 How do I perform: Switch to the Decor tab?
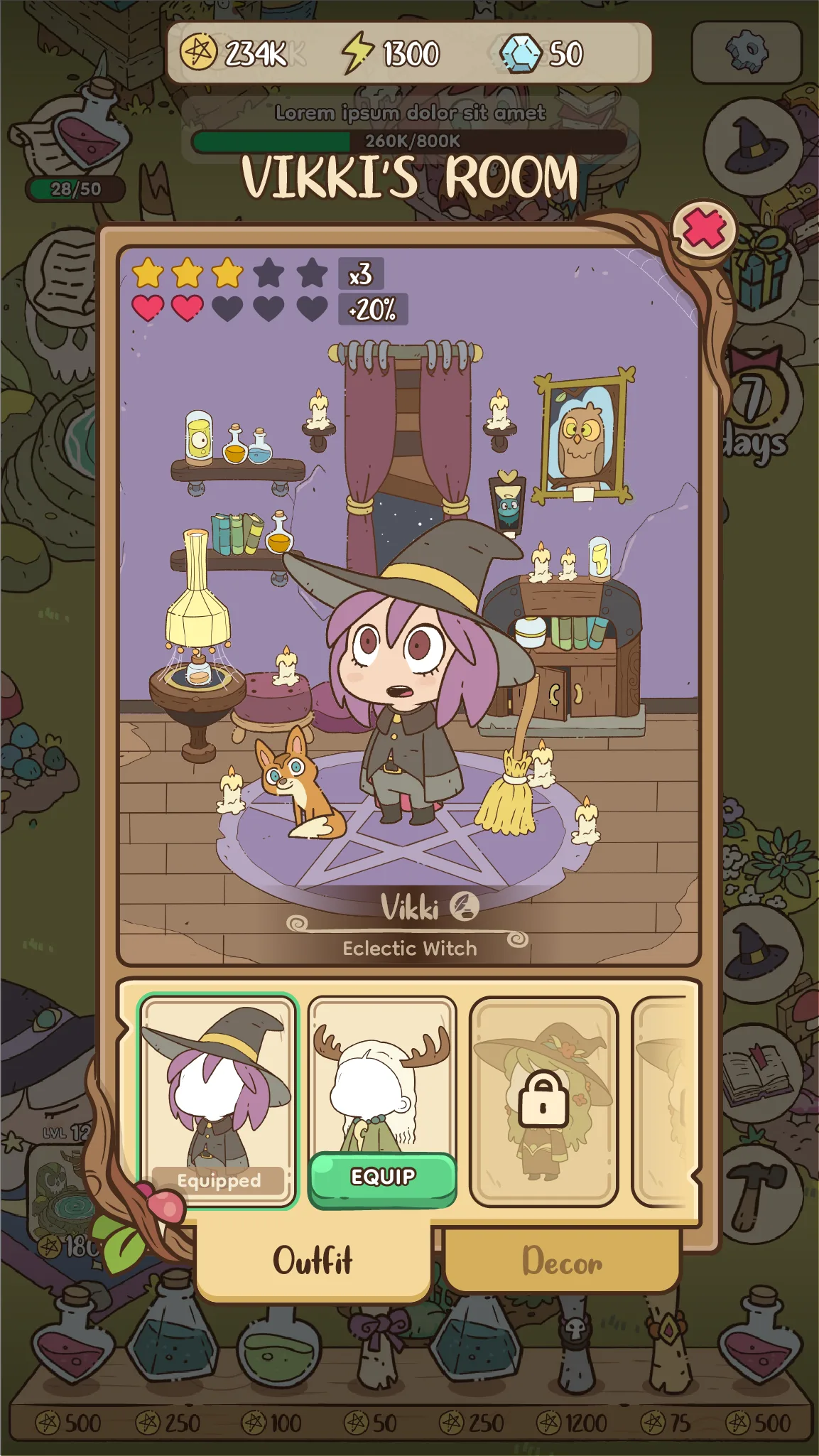[562, 1261]
